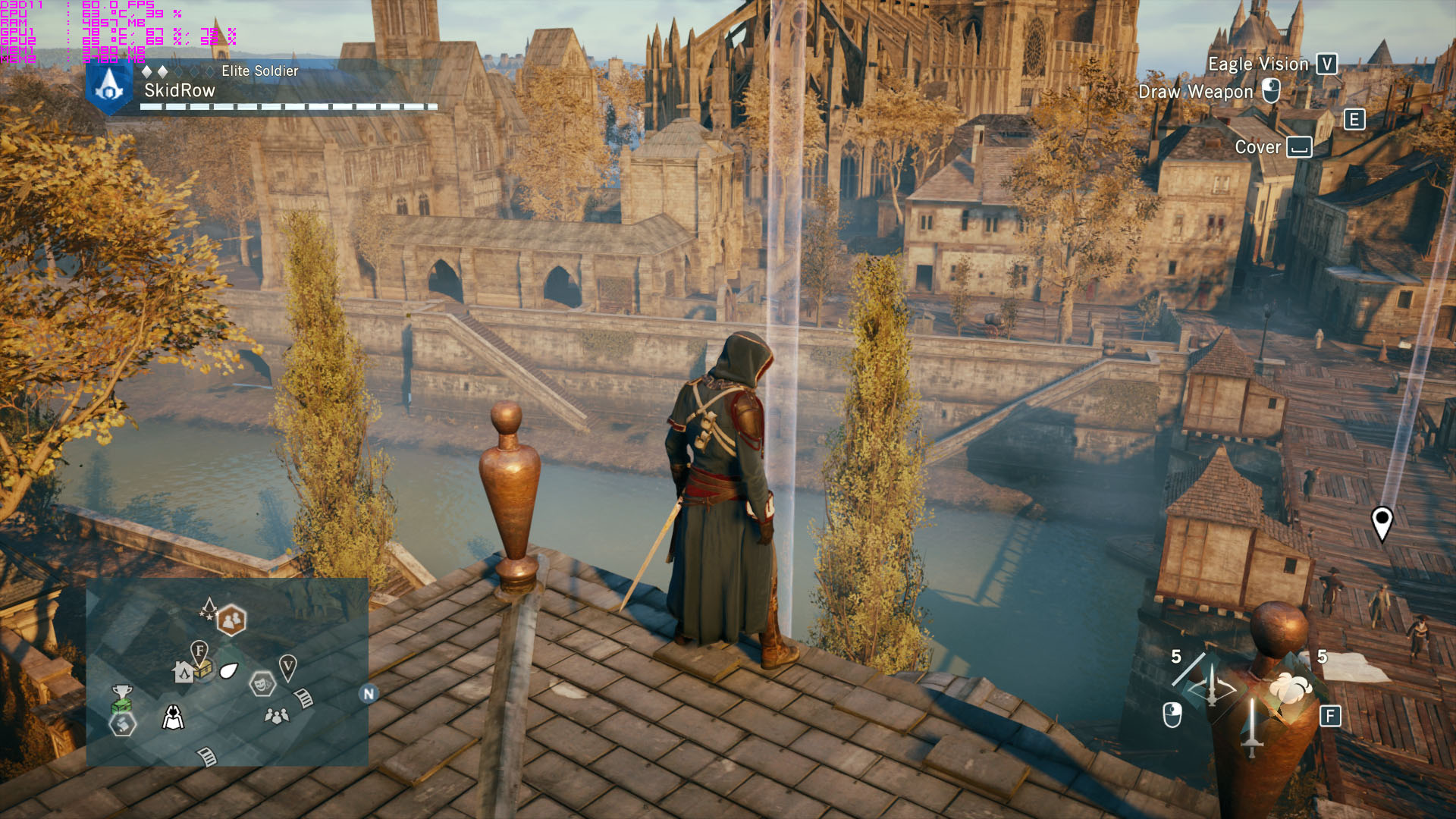Viewport: 1456px width, 819px height.
Task: Click the green chest marker on minimap
Action: pyautogui.click(x=121, y=705)
